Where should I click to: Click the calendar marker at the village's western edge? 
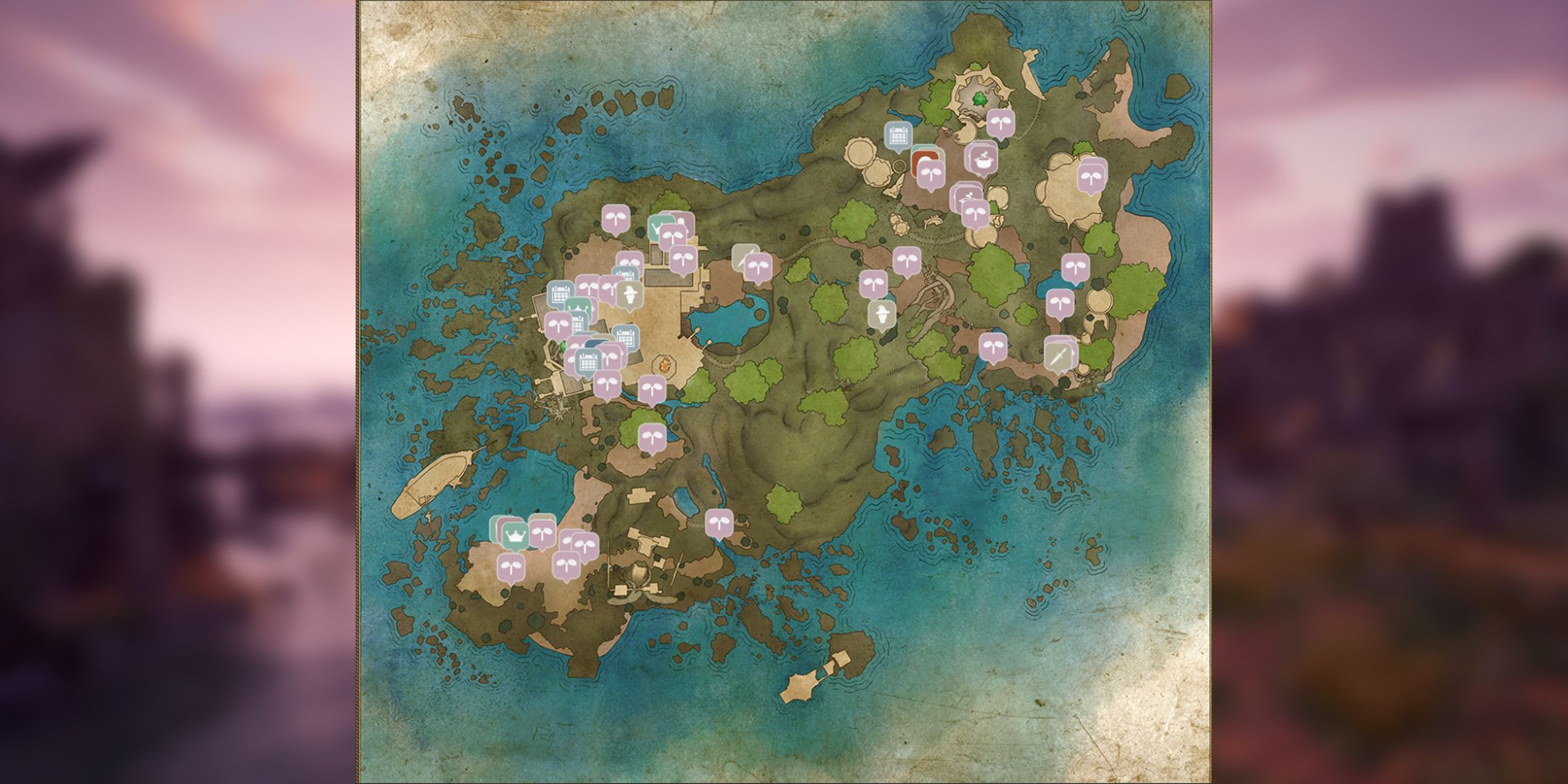560,293
